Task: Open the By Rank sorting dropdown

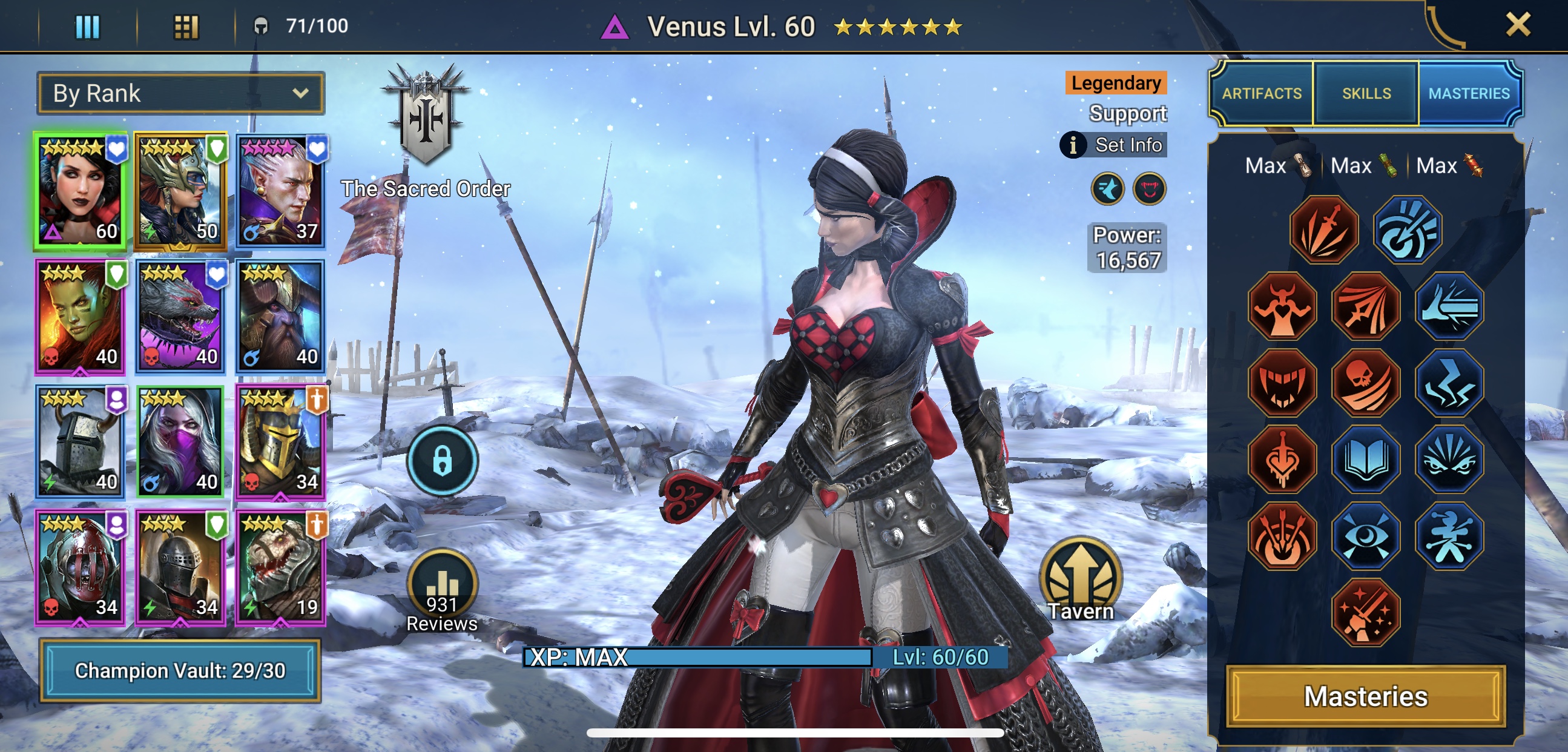Action: click(x=180, y=93)
